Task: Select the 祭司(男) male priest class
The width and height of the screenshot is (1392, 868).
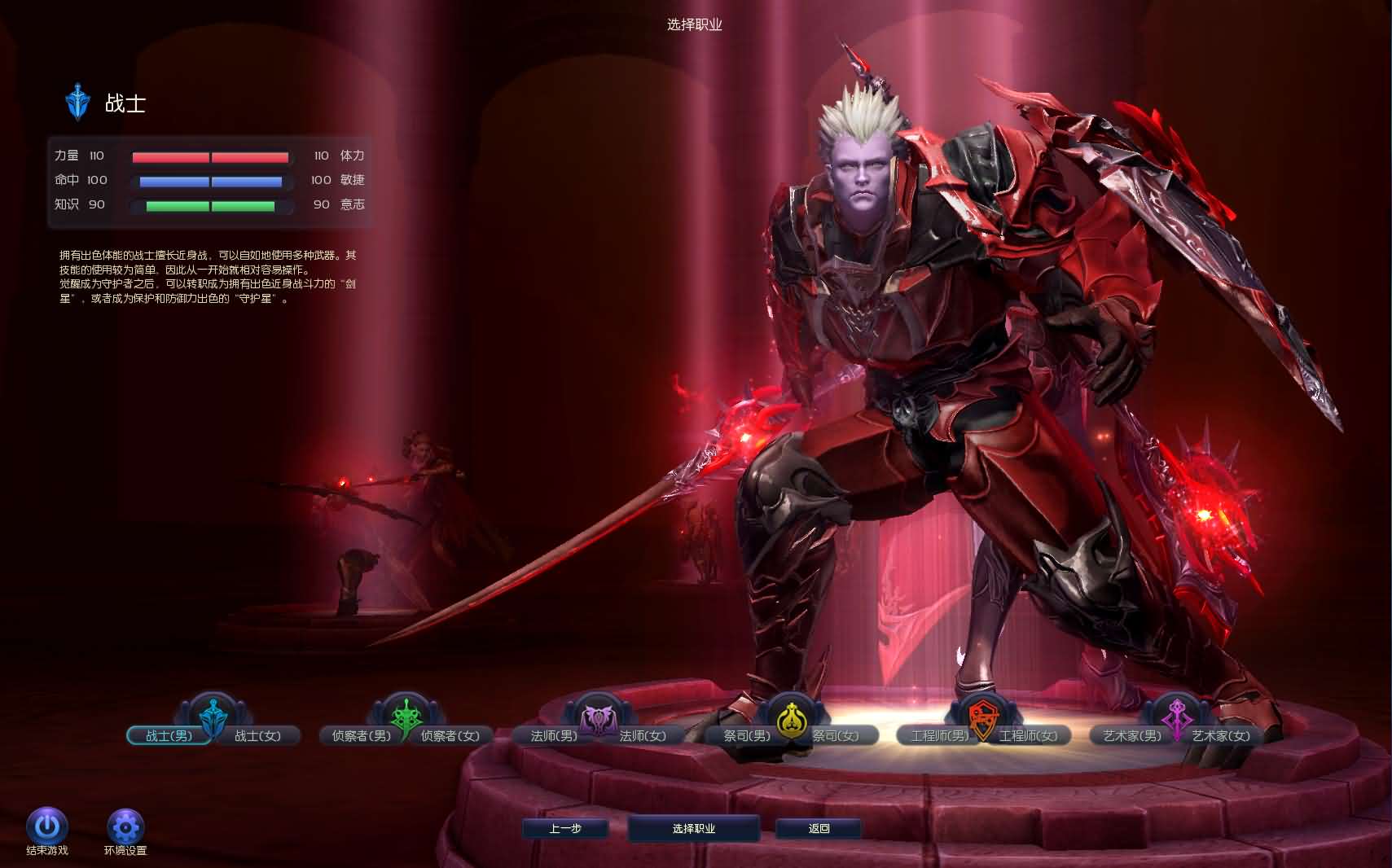Action: tap(746, 736)
